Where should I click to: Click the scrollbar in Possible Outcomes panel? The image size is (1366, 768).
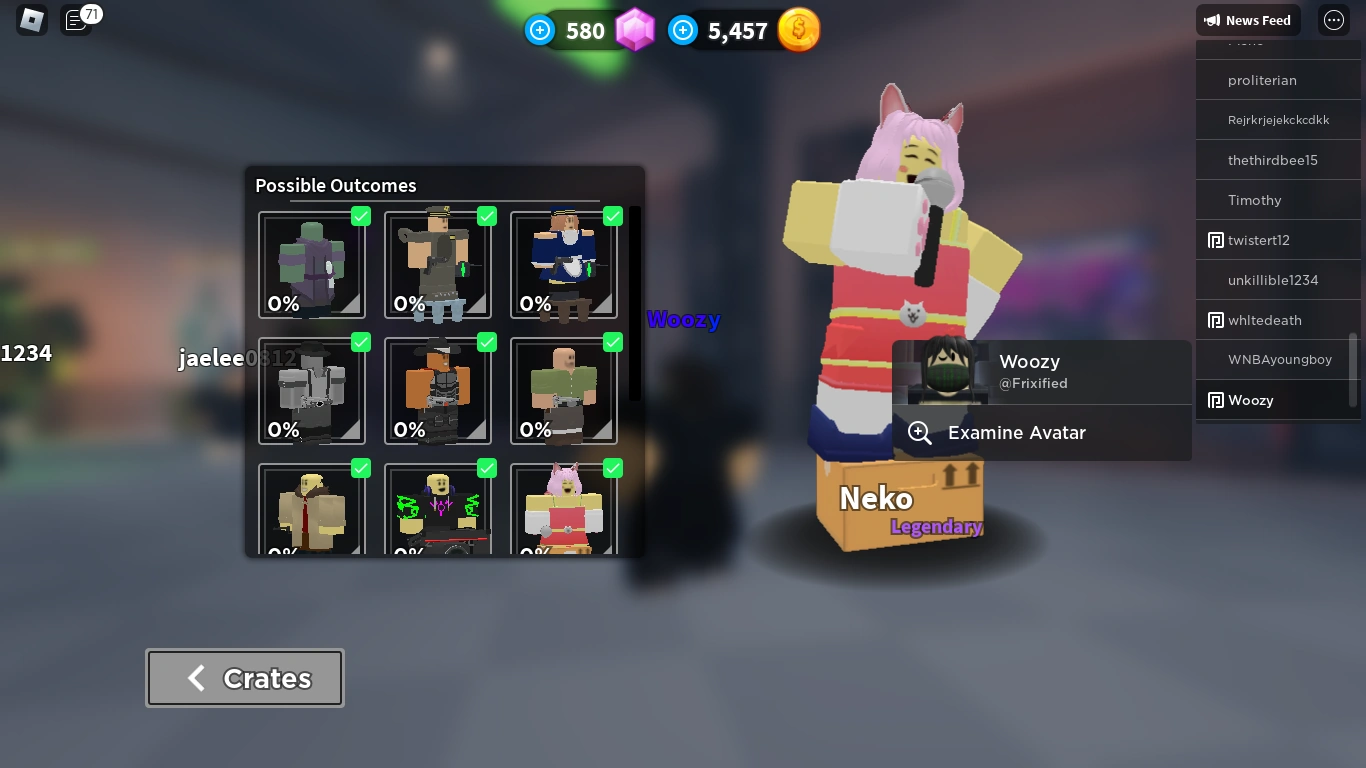pyautogui.click(x=634, y=300)
